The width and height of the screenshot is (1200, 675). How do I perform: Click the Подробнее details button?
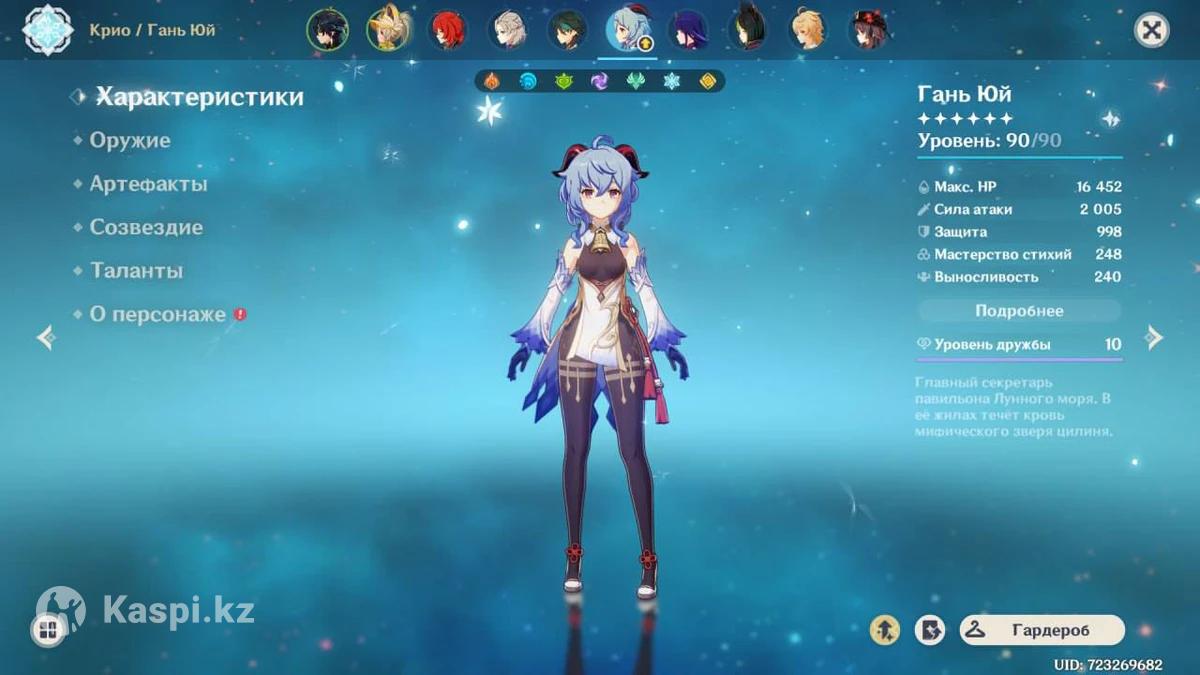(x=1019, y=311)
